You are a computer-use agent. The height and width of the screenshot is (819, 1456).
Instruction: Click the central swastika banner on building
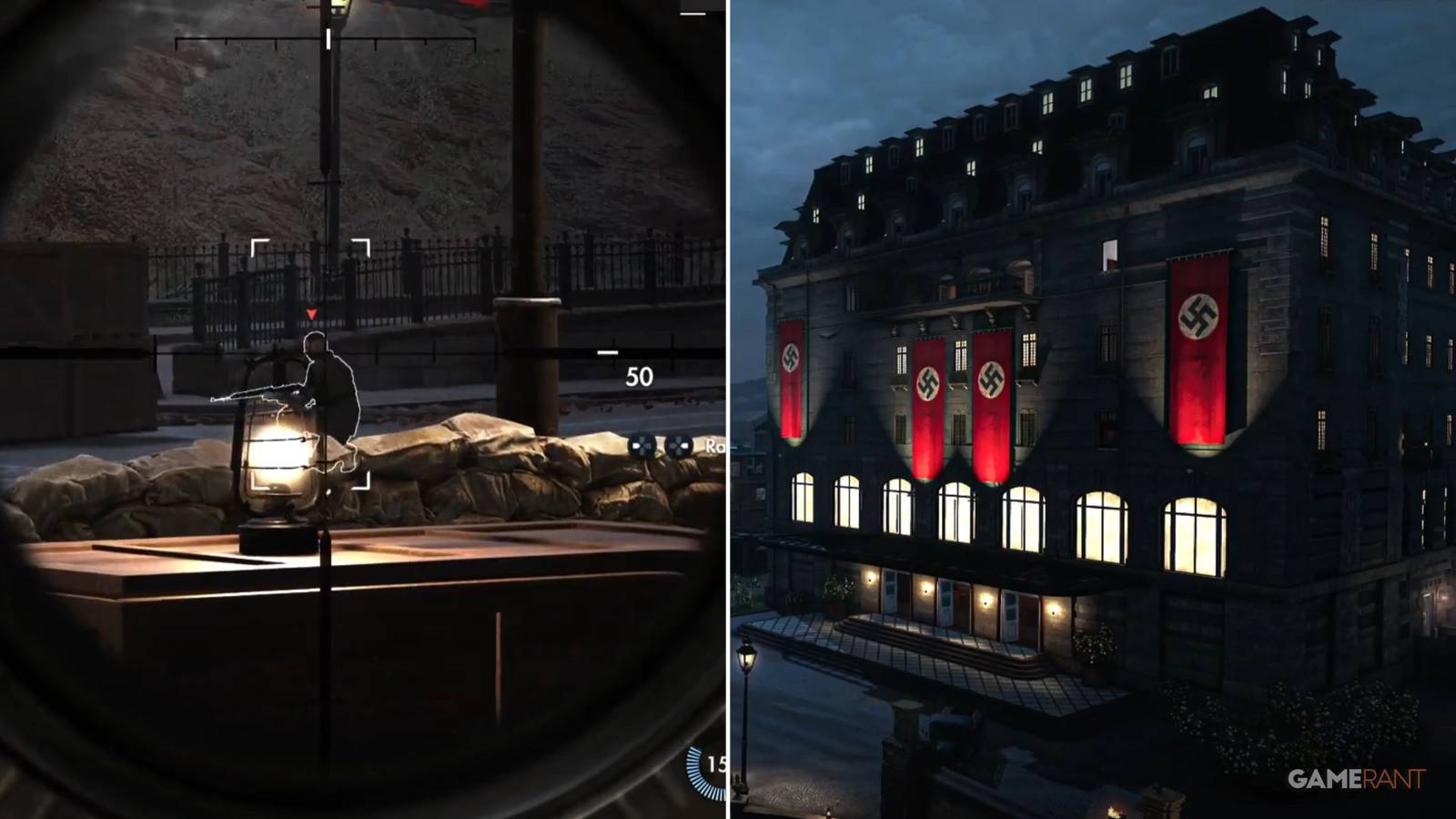[991, 382]
